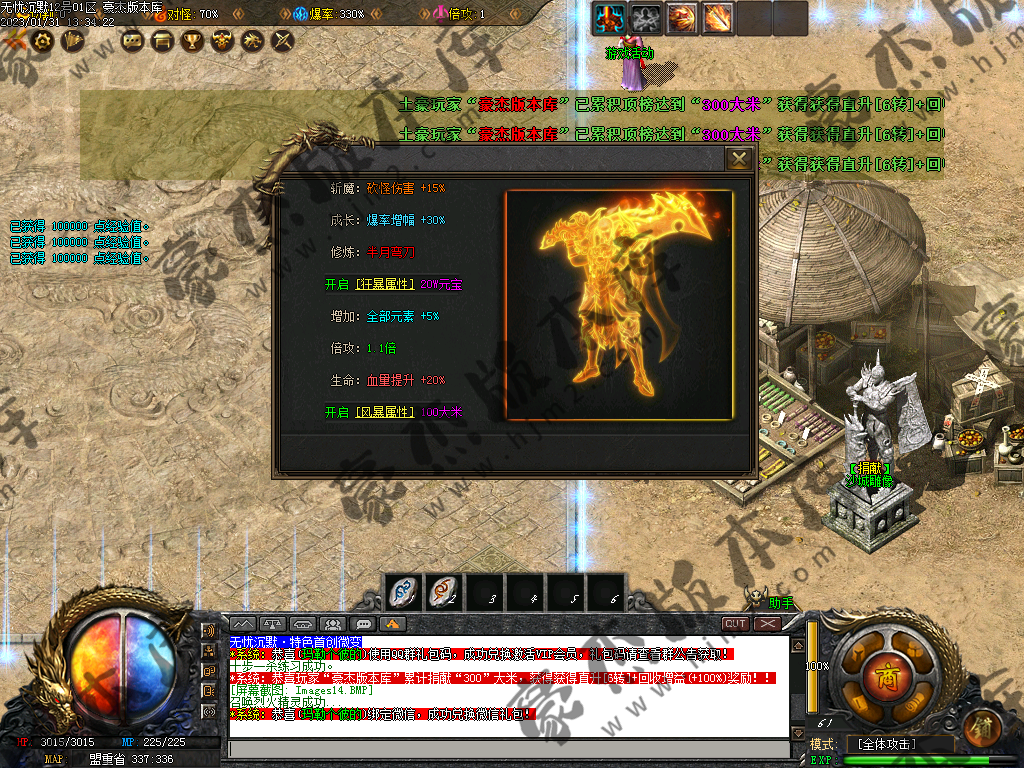
Task: Switch to the scales chat channel tab
Action: click(272, 624)
